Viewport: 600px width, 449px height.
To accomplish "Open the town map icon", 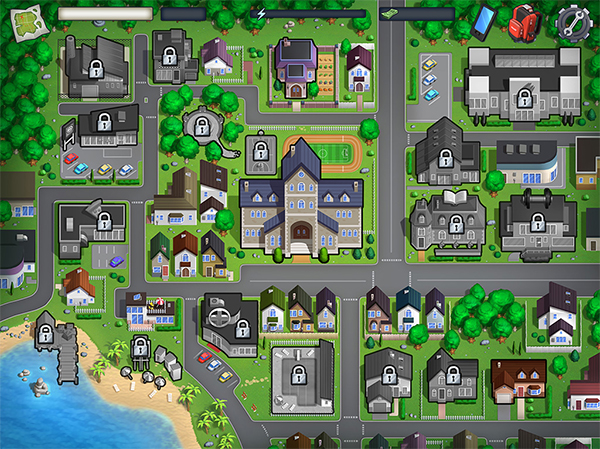I will pos(27,17).
